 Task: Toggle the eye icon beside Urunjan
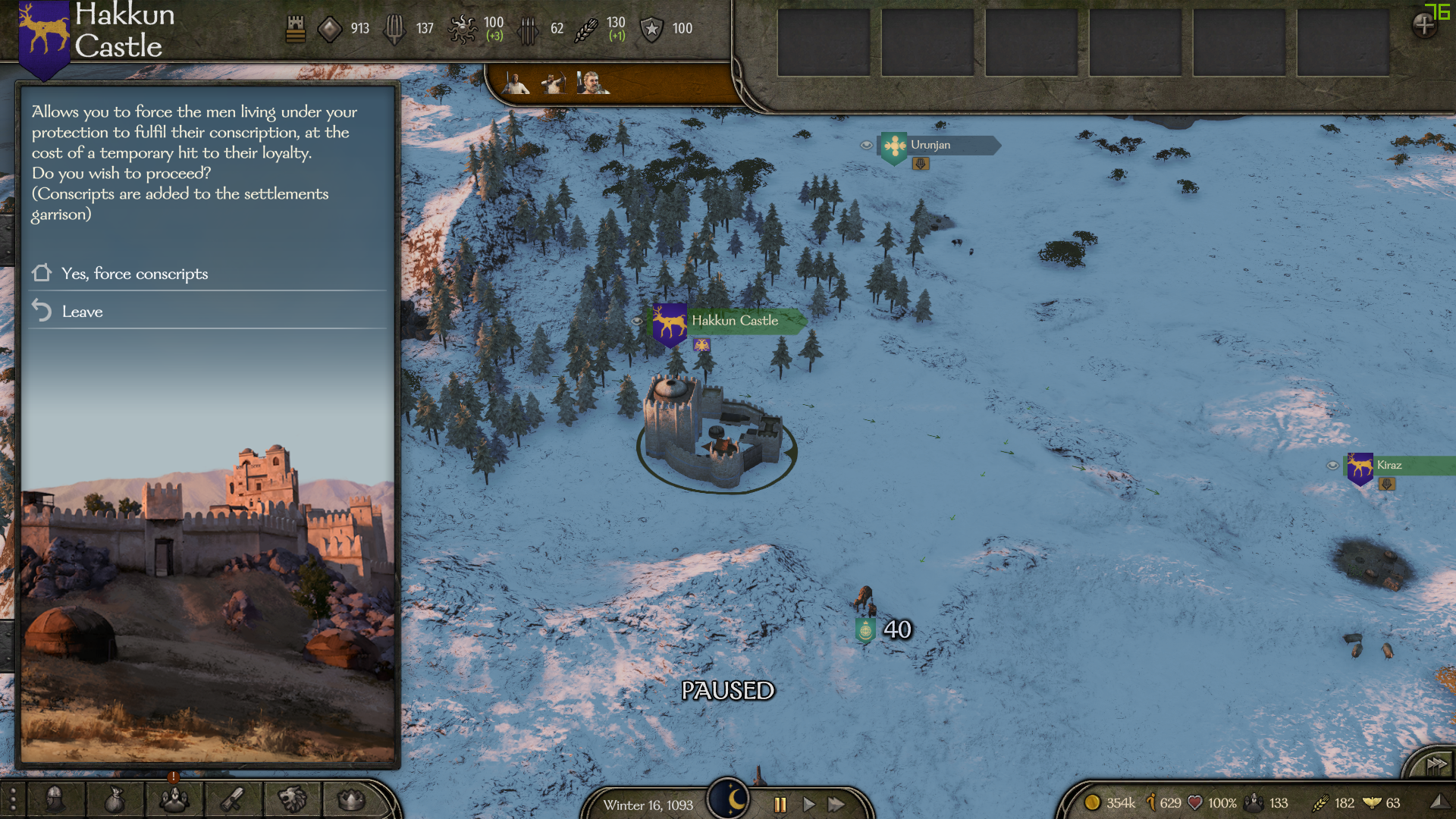point(866,145)
